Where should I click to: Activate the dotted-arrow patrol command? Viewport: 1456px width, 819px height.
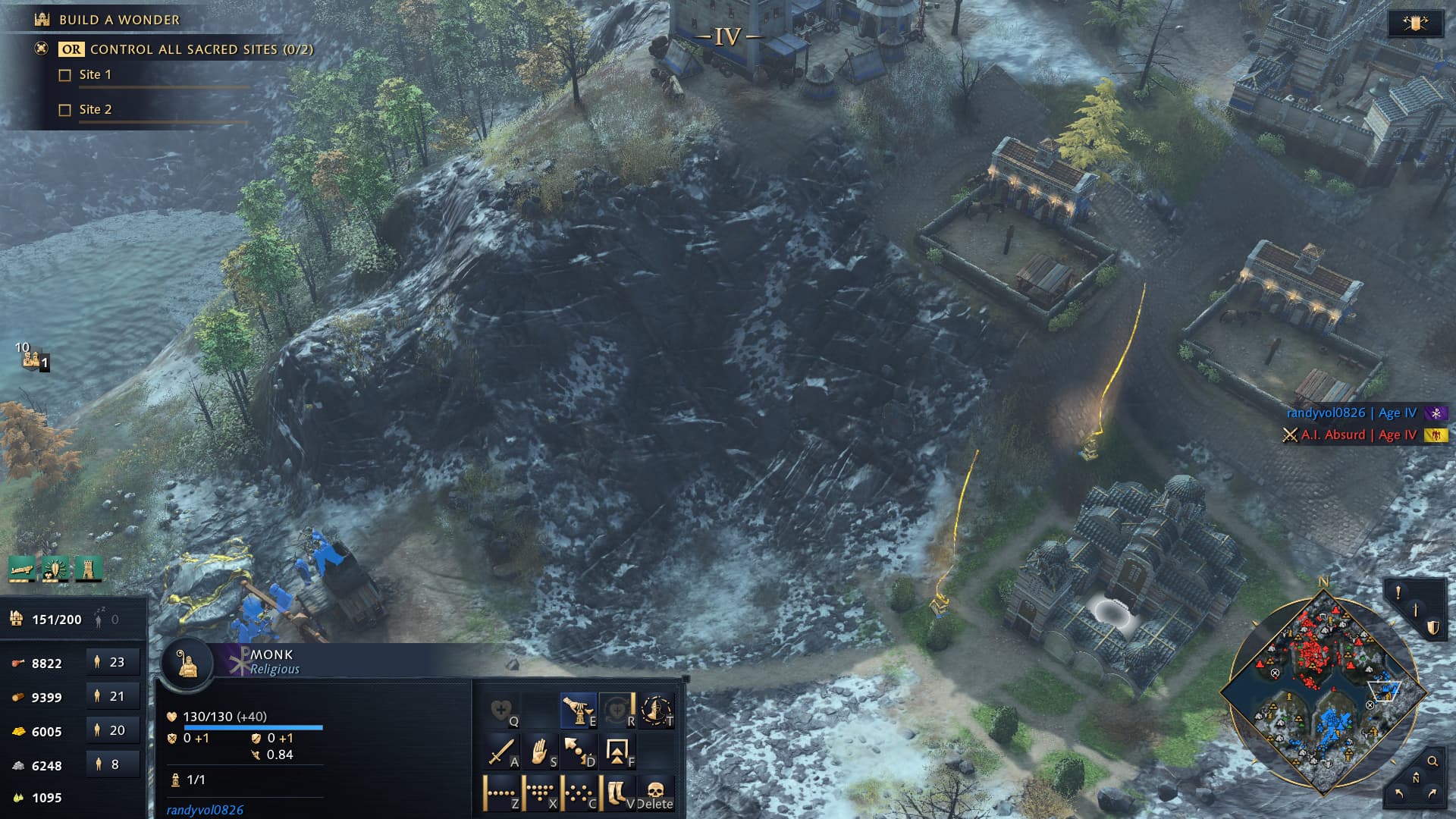click(x=579, y=751)
